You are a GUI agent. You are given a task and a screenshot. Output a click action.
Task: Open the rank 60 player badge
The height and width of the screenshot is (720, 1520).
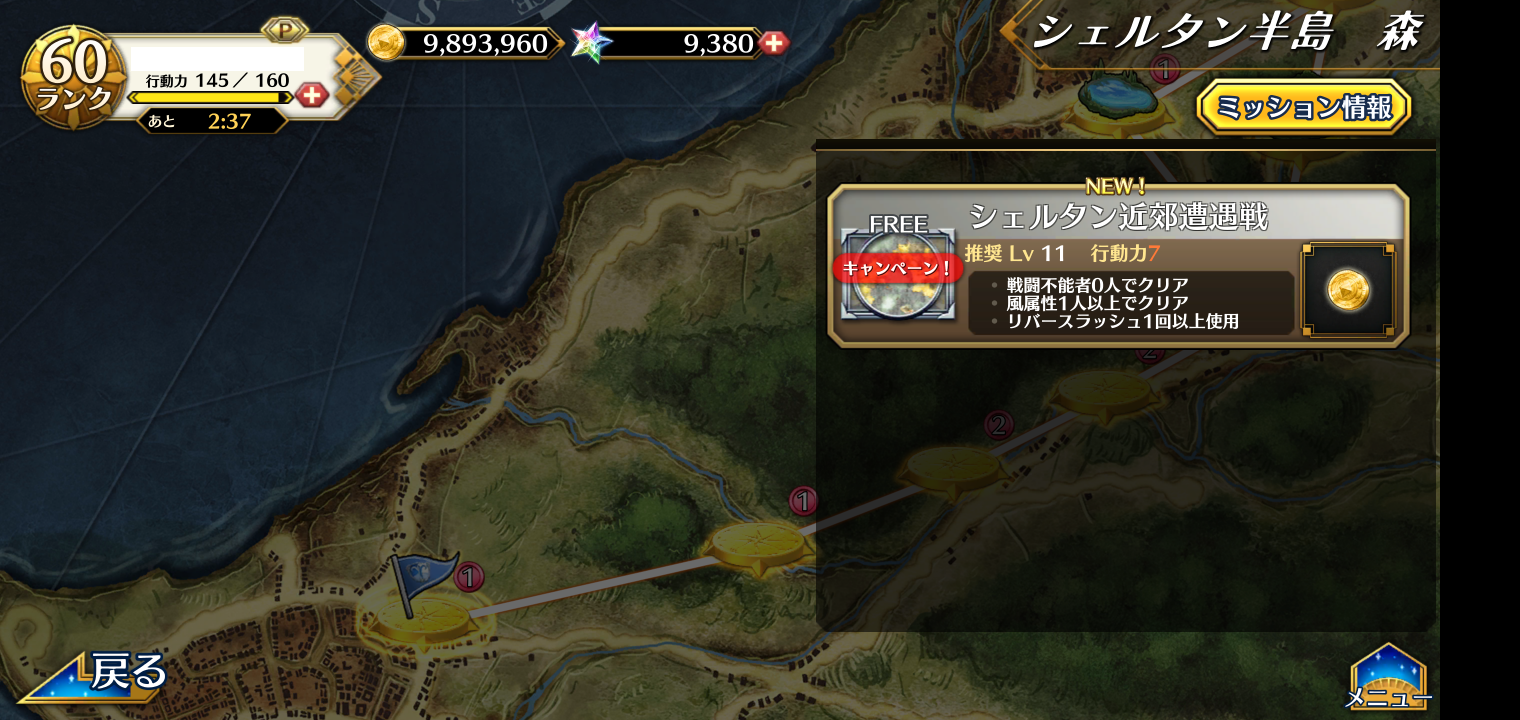72,77
